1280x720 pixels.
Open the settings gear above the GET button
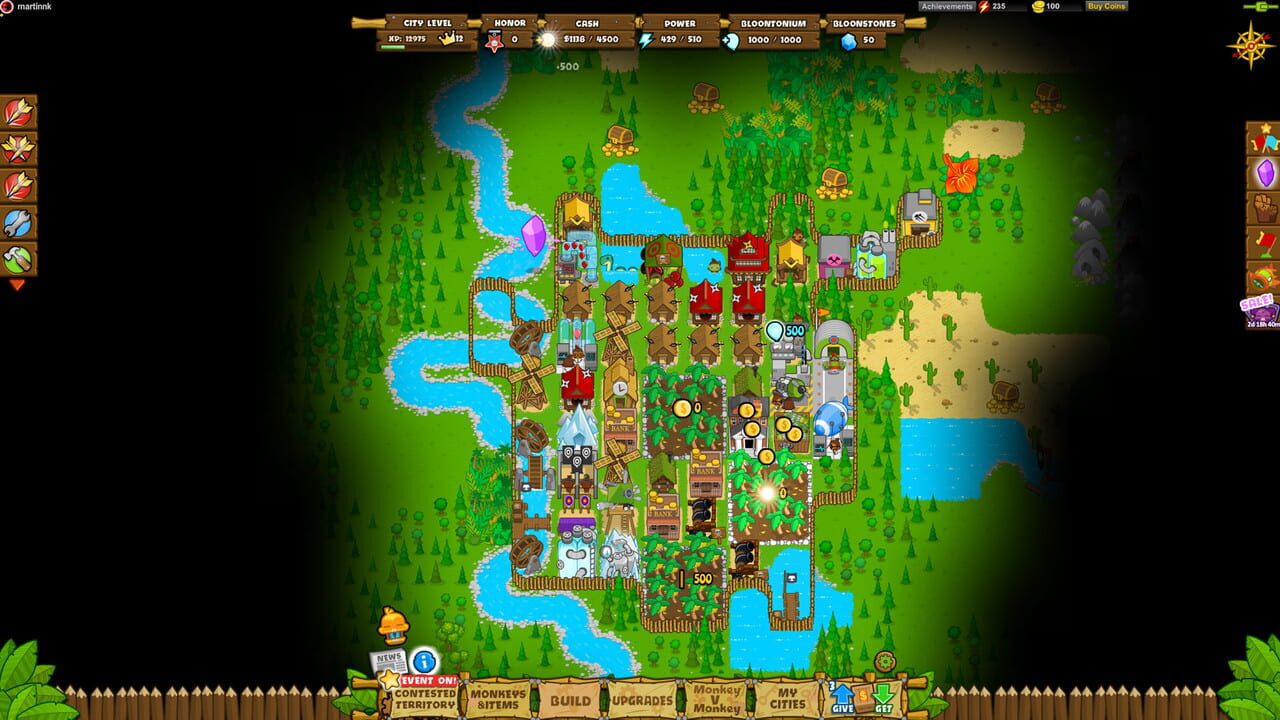(x=884, y=662)
